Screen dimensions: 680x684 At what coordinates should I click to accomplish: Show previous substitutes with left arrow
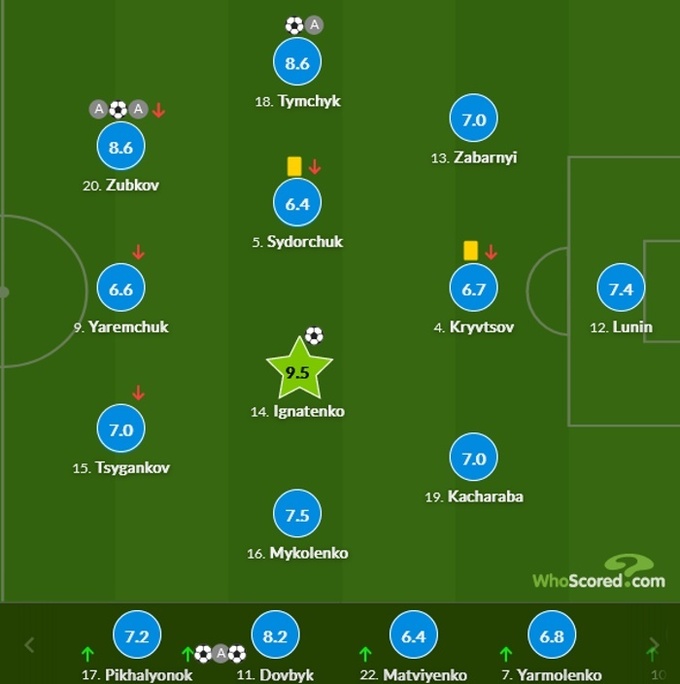pyautogui.click(x=29, y=645)
